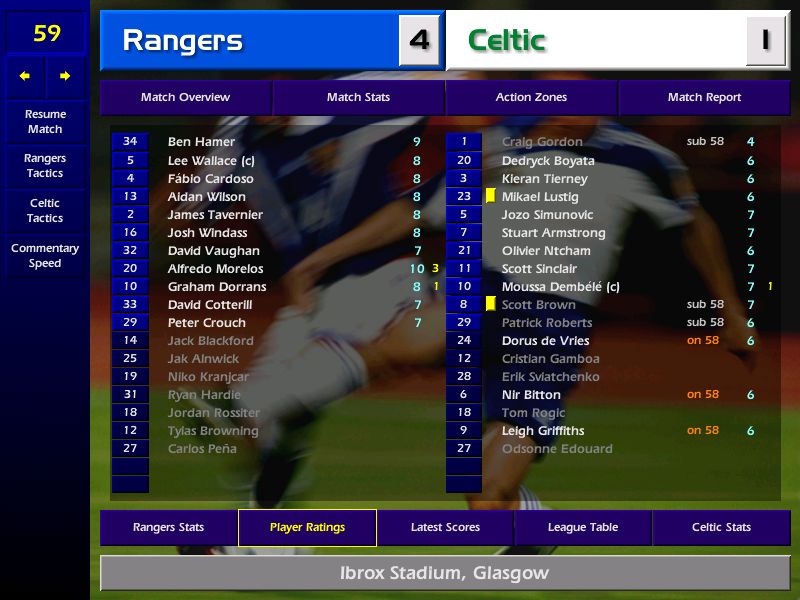Open the Match Report tab
The height and width of the screenshot is (600, 800).
tap(704, 98)
